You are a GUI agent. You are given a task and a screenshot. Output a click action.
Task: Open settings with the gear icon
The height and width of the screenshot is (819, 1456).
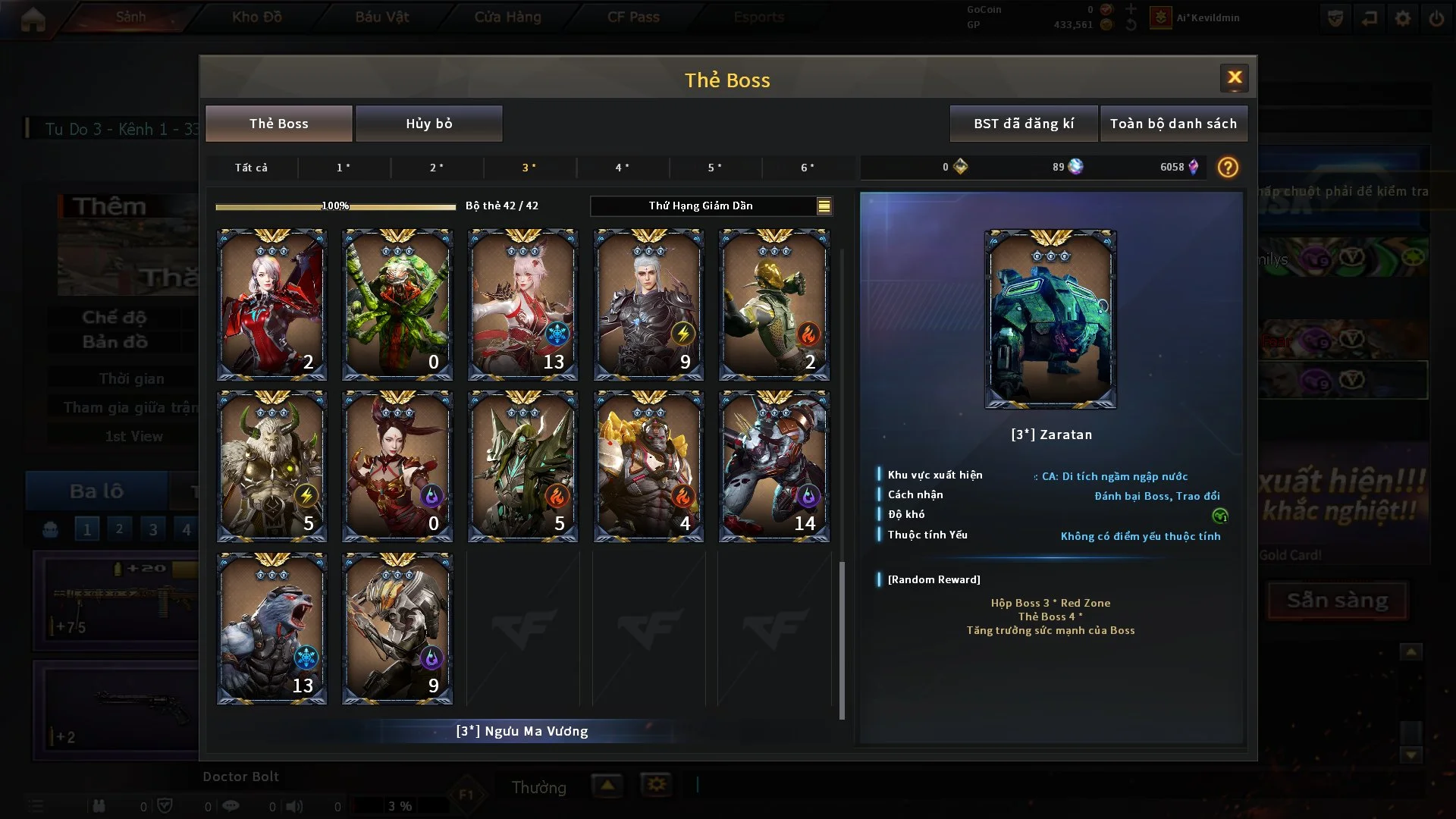click(1402, 18)
